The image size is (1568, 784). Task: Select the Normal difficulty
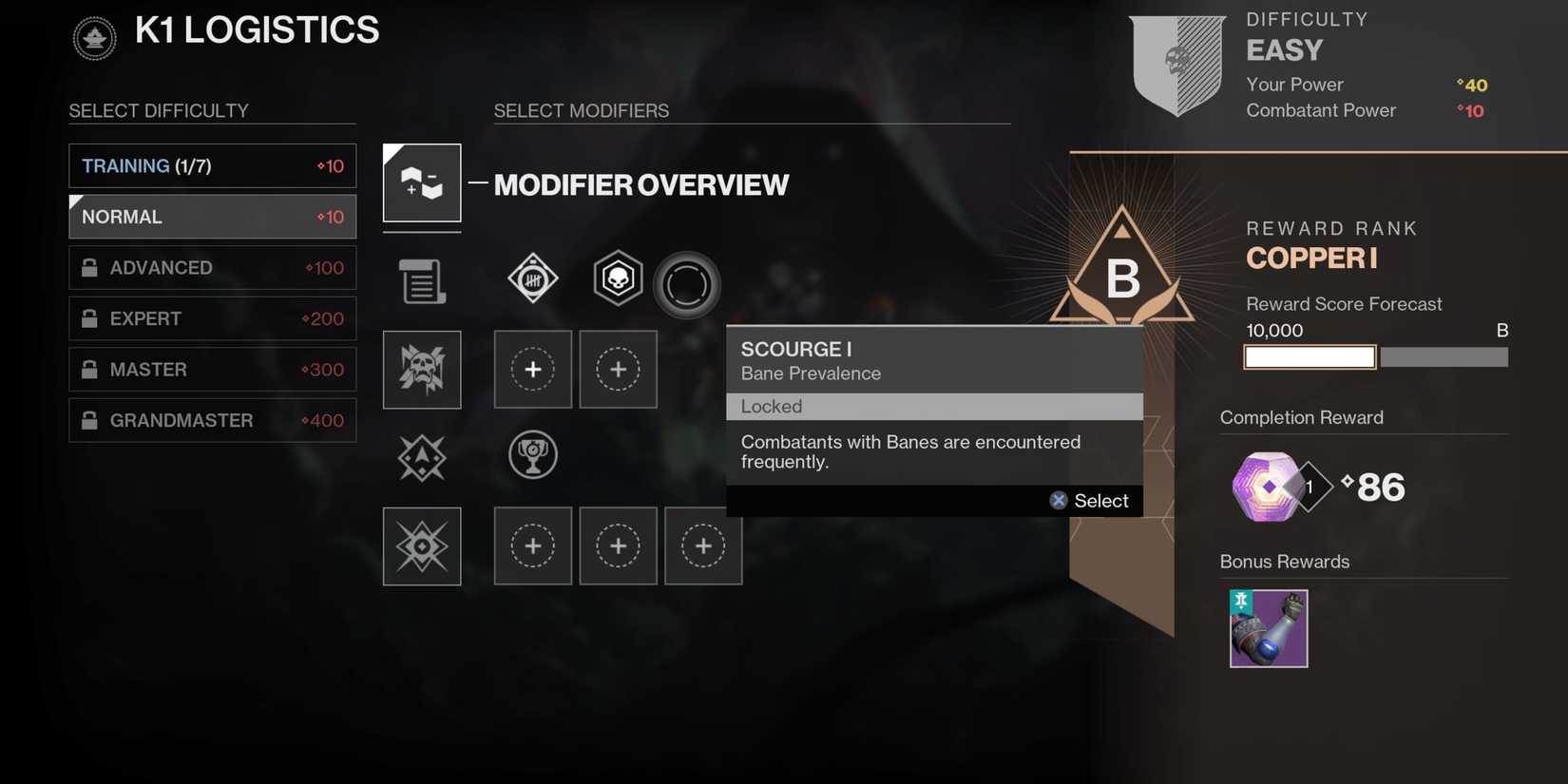coord(211,217)
